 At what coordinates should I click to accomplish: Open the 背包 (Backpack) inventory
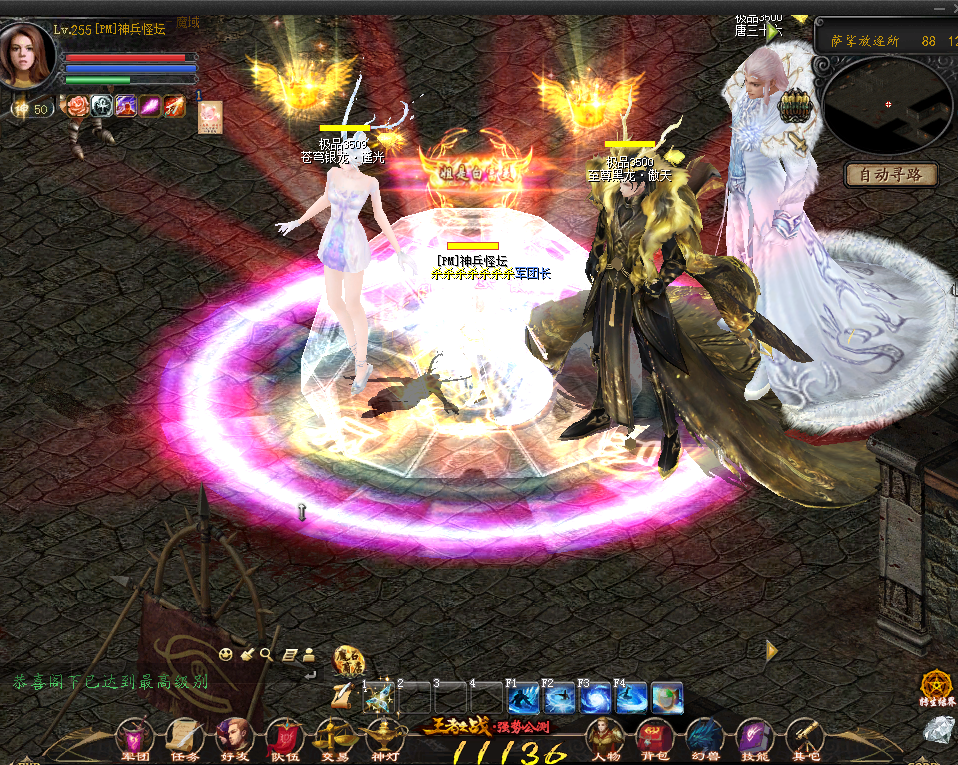[x=654, y=737]
